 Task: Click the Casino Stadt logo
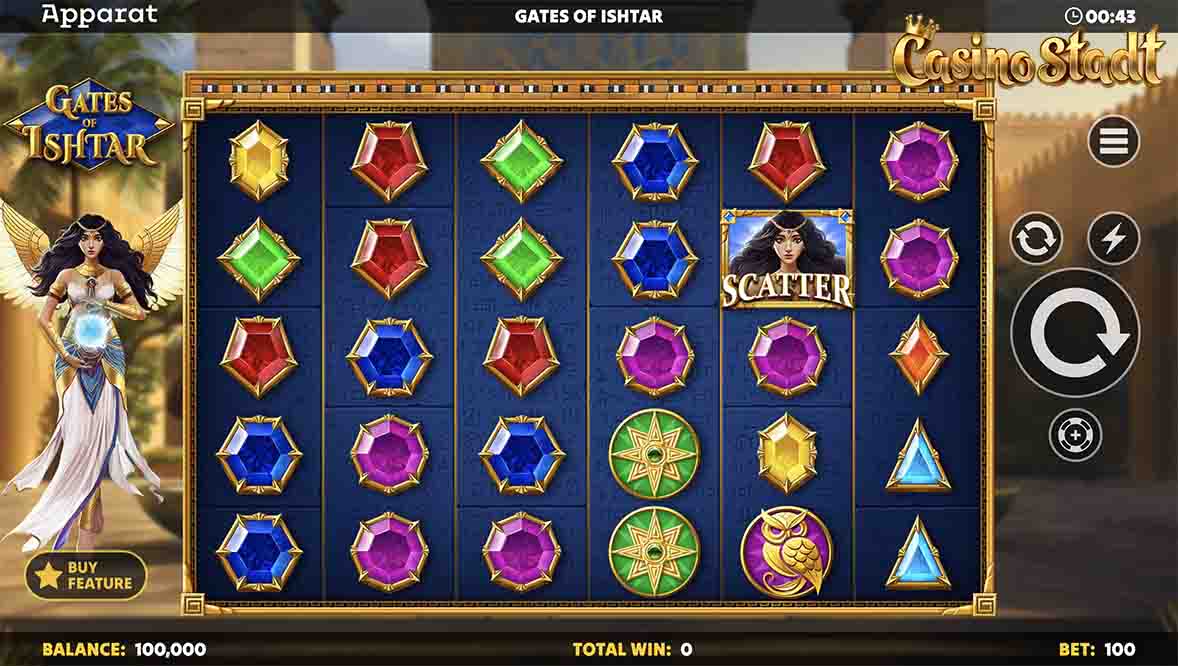point(1030,57)
